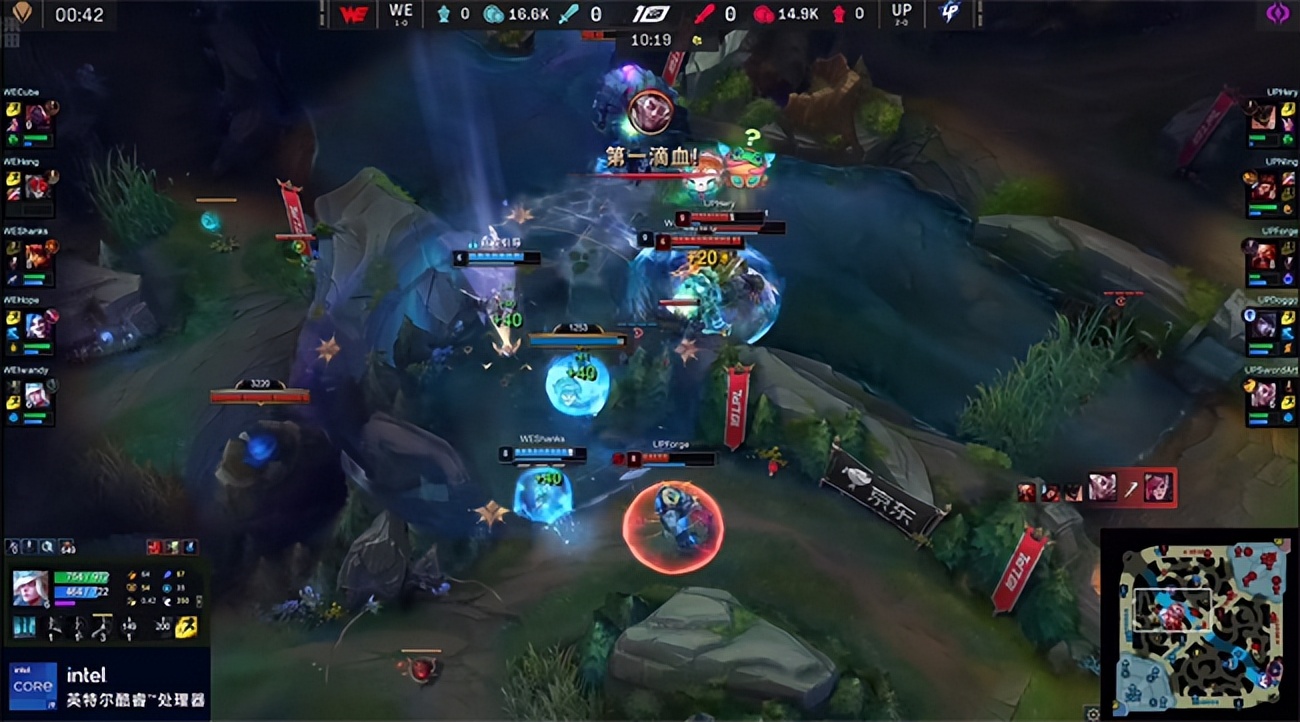Click the blue team gold coins icon
This screenshot has width=1300, height=722.
pyautogui.click(x=491, y=14)
